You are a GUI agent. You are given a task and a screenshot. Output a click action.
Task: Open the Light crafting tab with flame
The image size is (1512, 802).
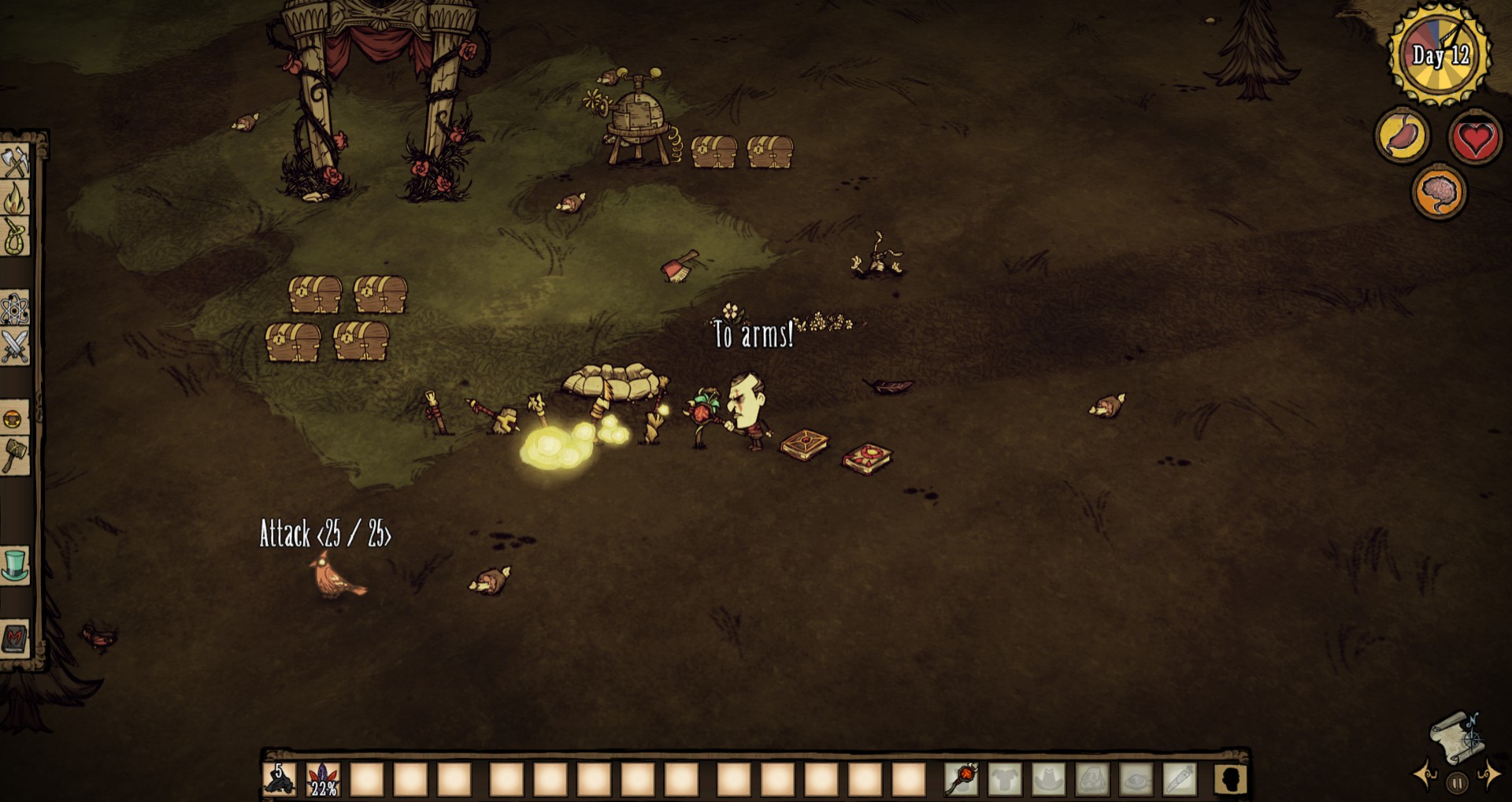(x=15, y=199)
